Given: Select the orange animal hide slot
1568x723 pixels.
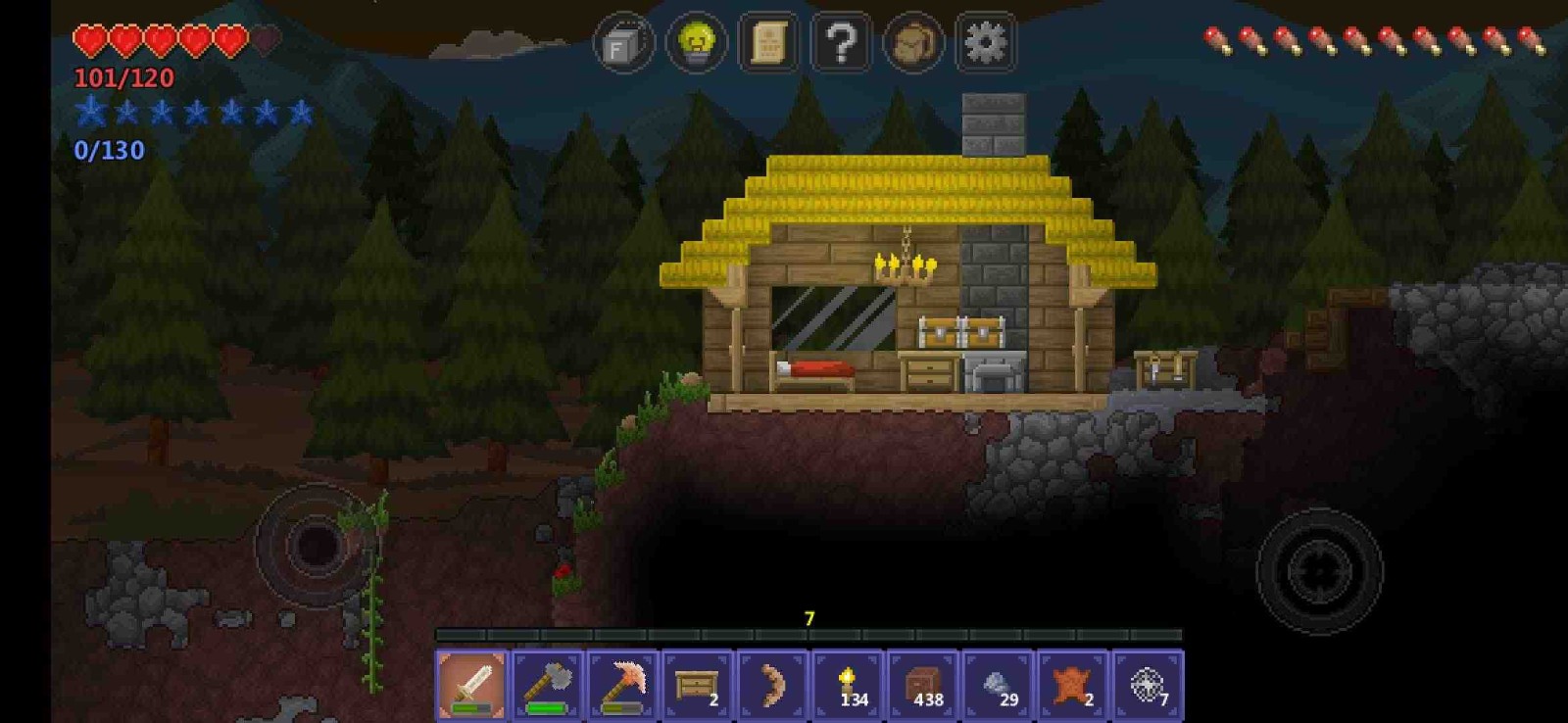Looking at the screenshot, I should pyautogui.click(x=1073, y=685).
